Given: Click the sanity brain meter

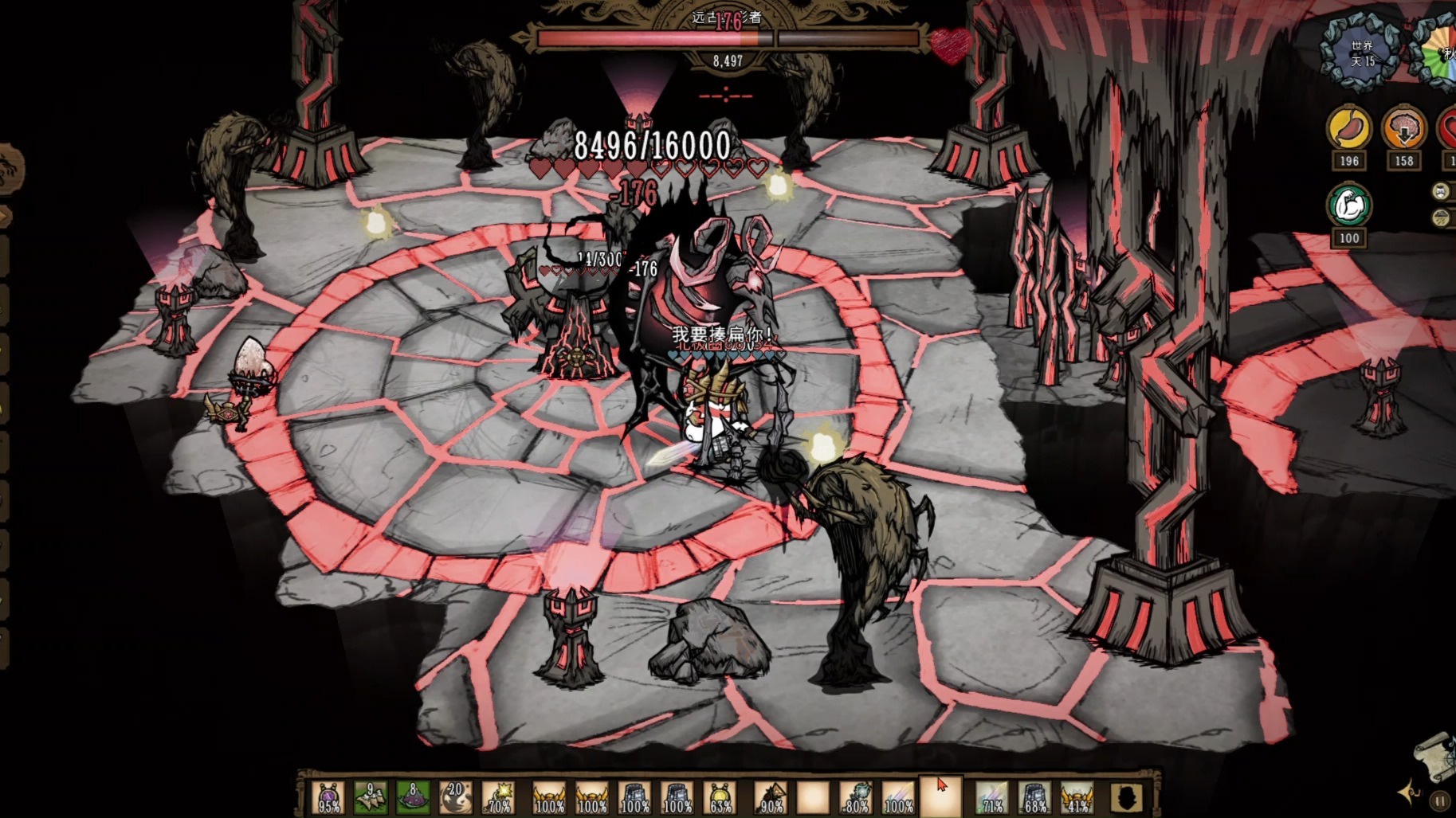Looking at the screenshot, I should 1403,128.
